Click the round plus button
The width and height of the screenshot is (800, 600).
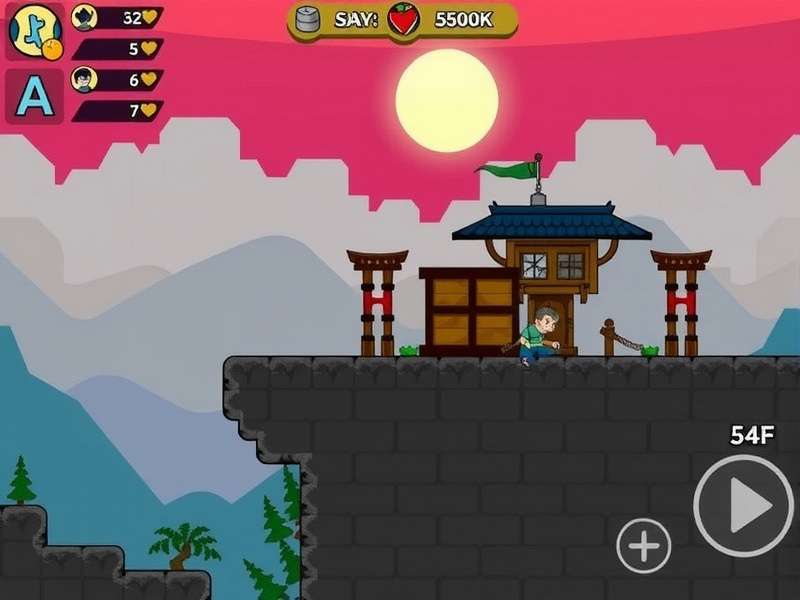(x=643, y=546)
